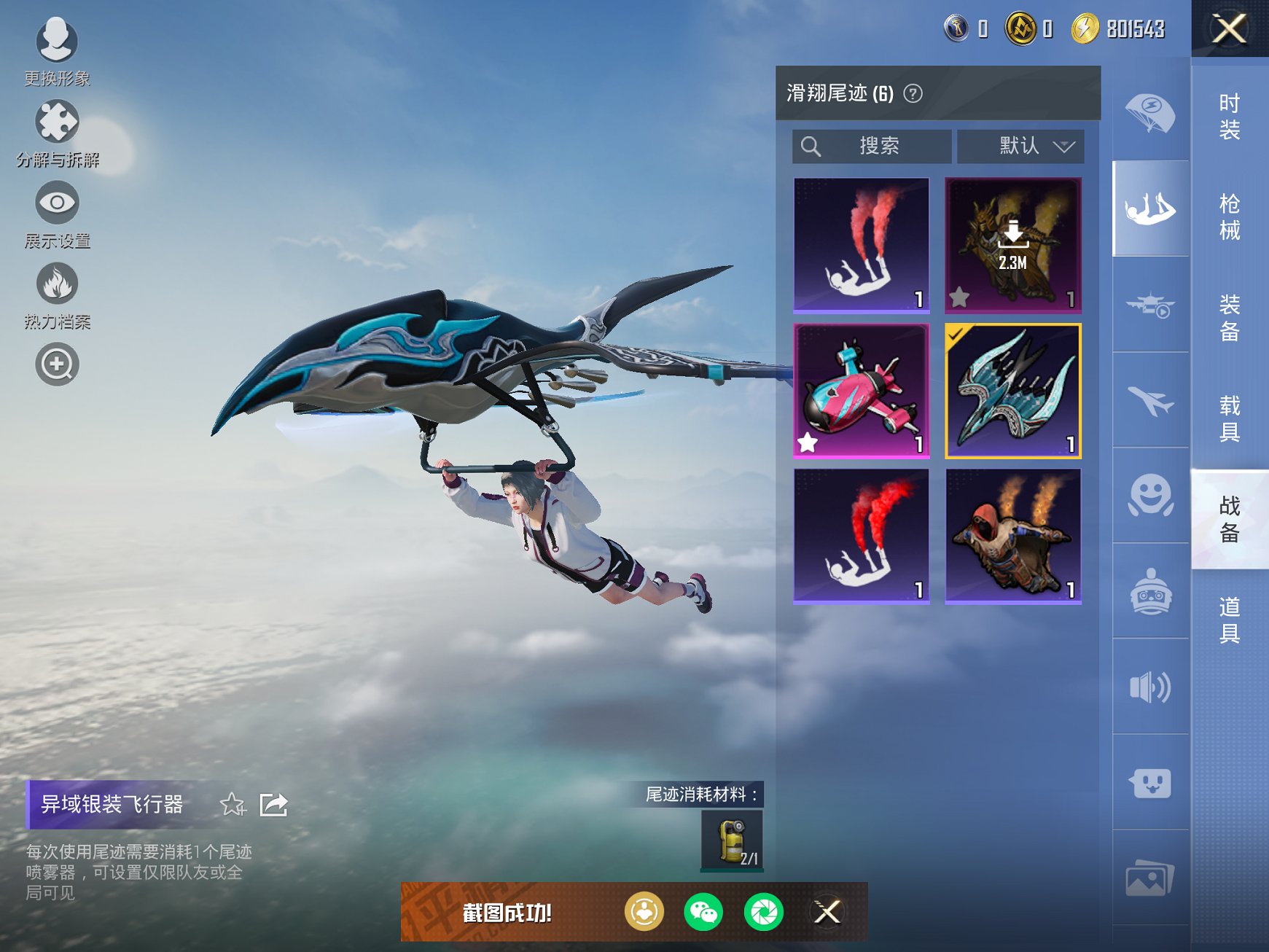Switch to the 道具 tab

(1228, 618)
